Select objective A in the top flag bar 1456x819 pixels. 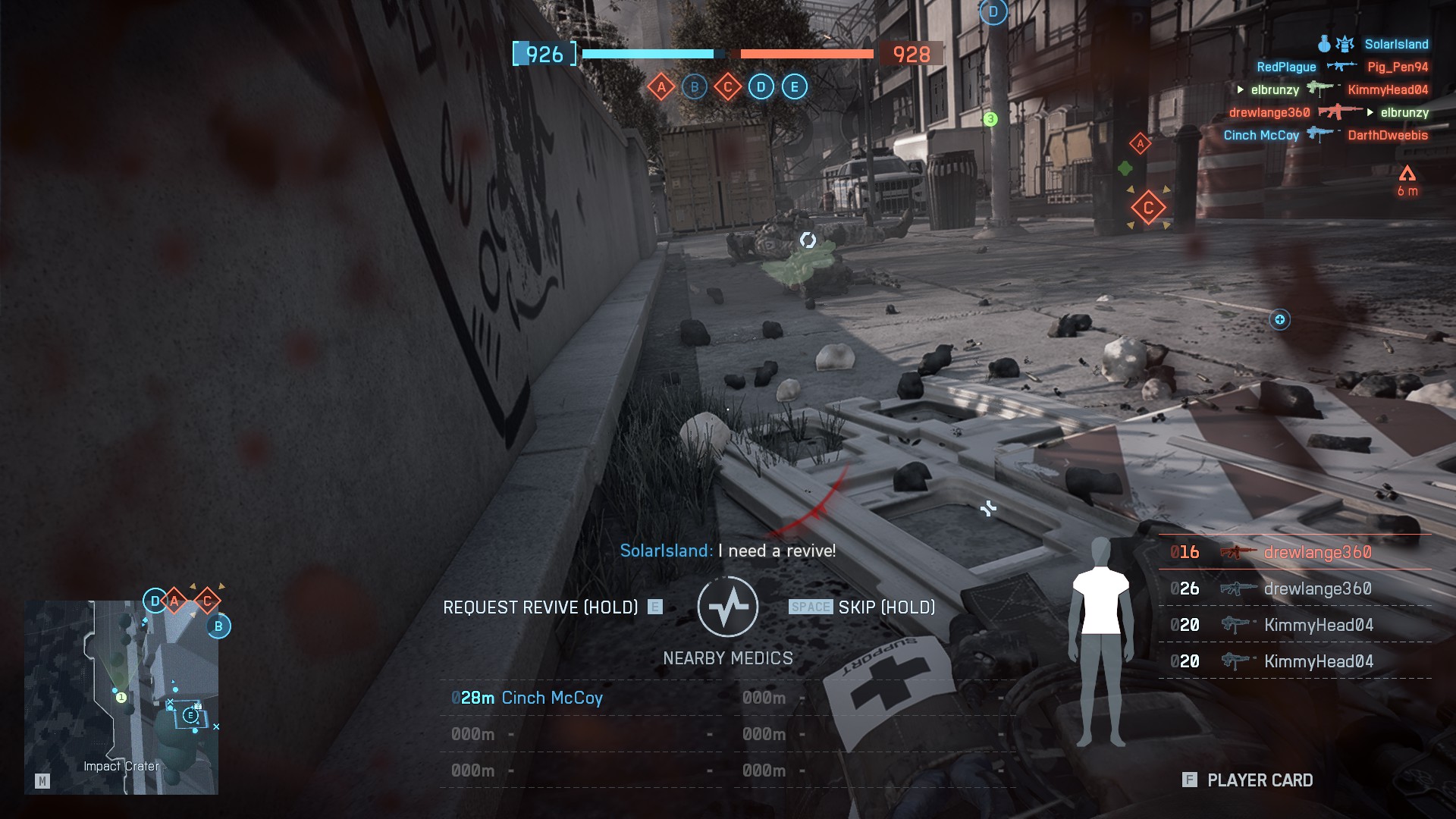[x=661, y=87]
